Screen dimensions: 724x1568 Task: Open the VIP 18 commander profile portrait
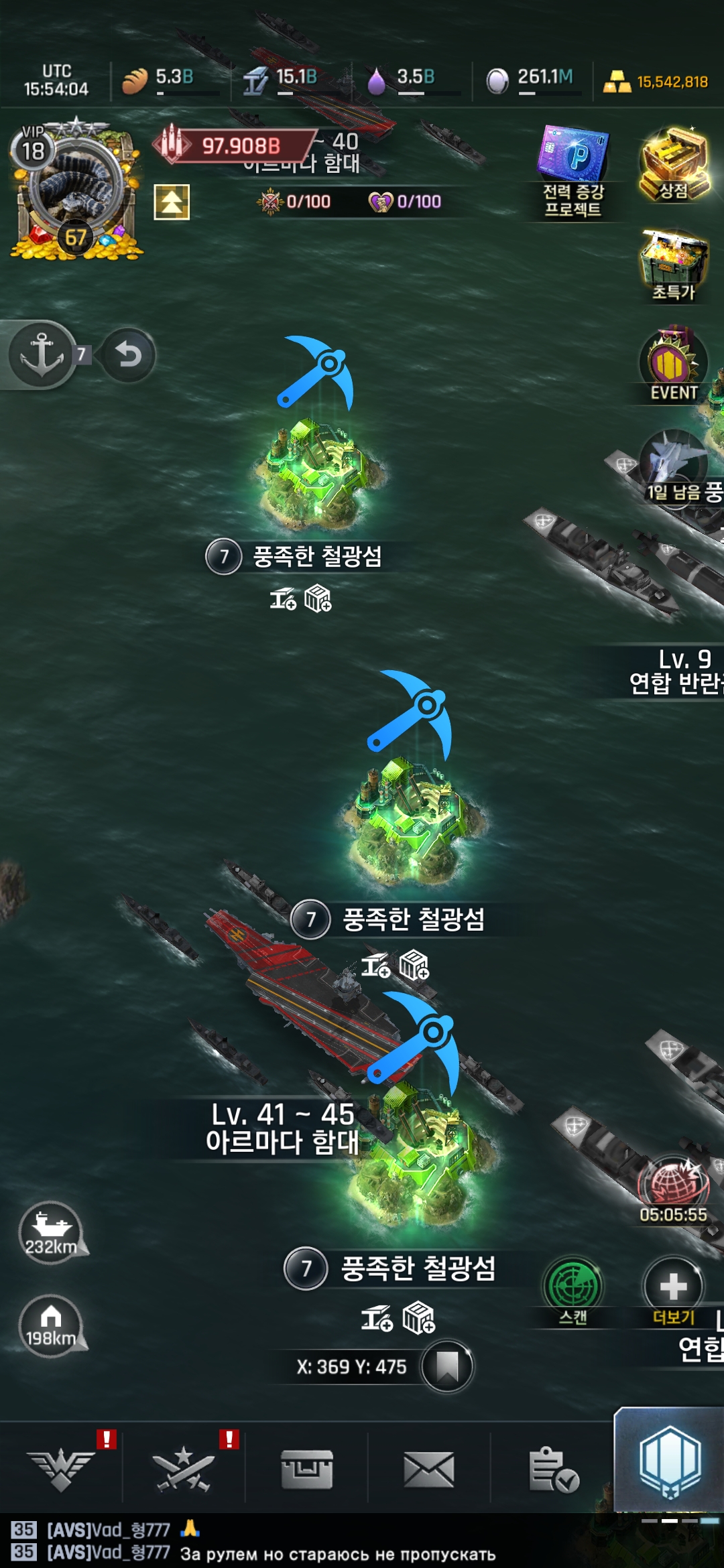pos(75,191)
